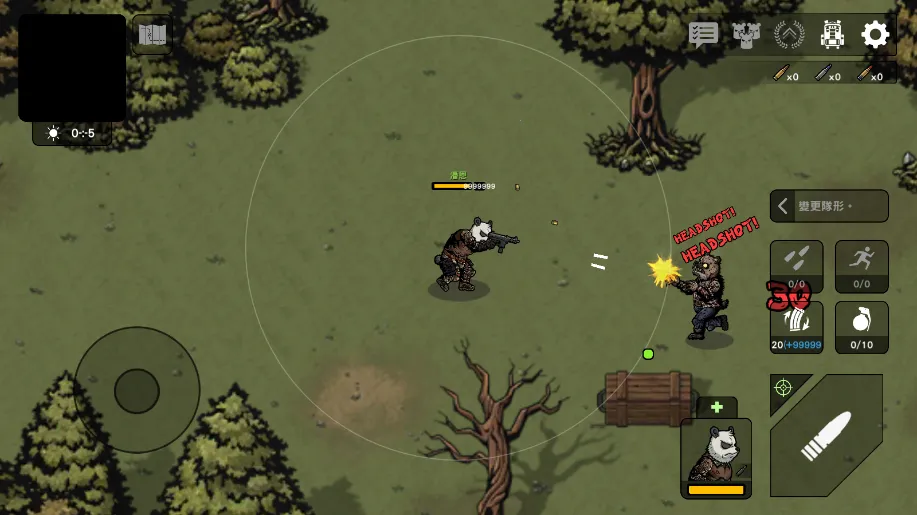Open the bear squad menu
The height and width of the screenshot is (515, 917).
746,35
